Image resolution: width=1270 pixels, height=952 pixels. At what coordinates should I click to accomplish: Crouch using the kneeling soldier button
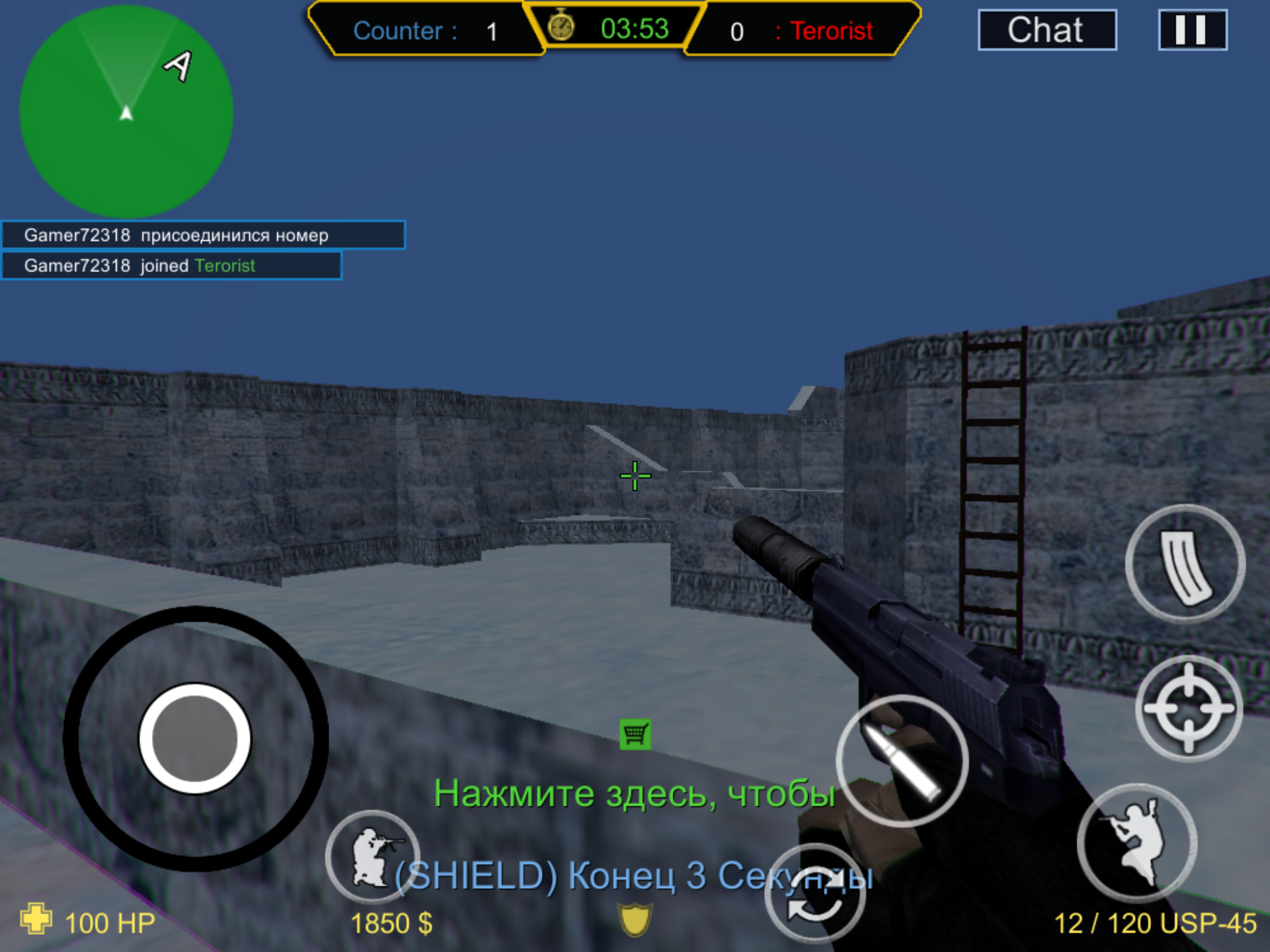point(373,857)
